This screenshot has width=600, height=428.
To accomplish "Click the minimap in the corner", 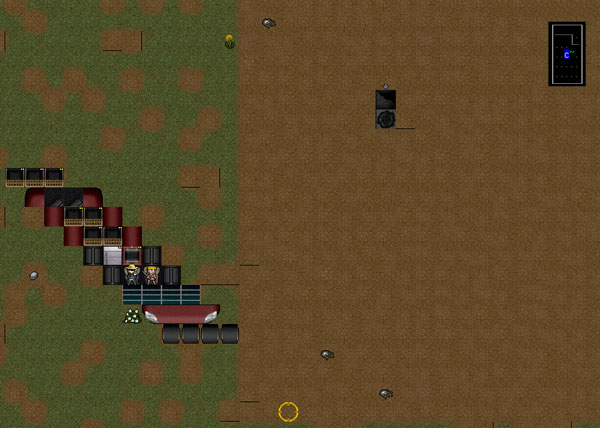I will (x=566, y=54).
